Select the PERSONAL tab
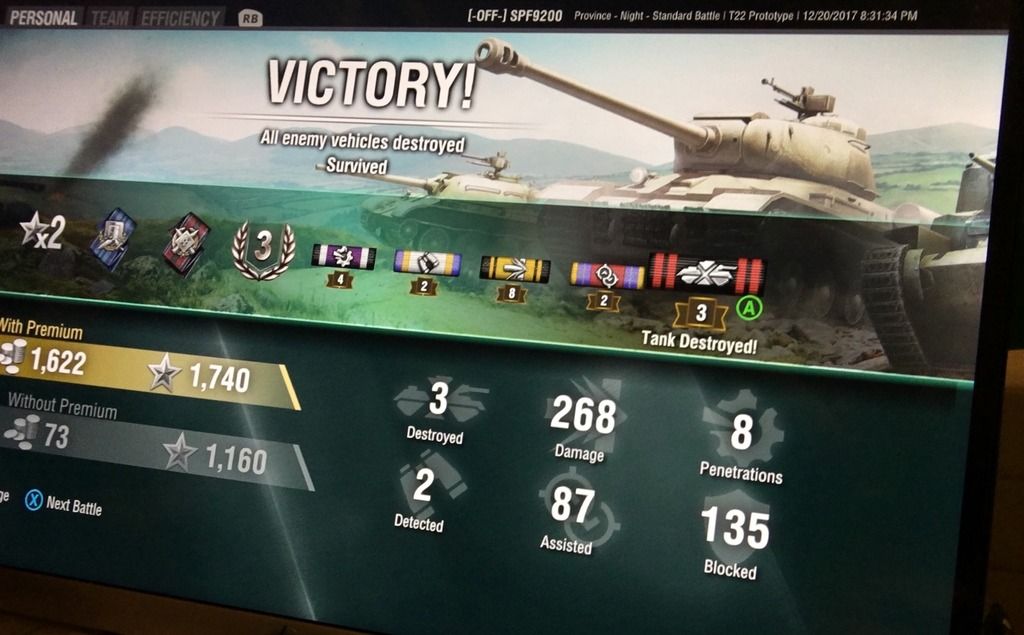The height and width of the screenshot is (635, 1024). (43, 18)
